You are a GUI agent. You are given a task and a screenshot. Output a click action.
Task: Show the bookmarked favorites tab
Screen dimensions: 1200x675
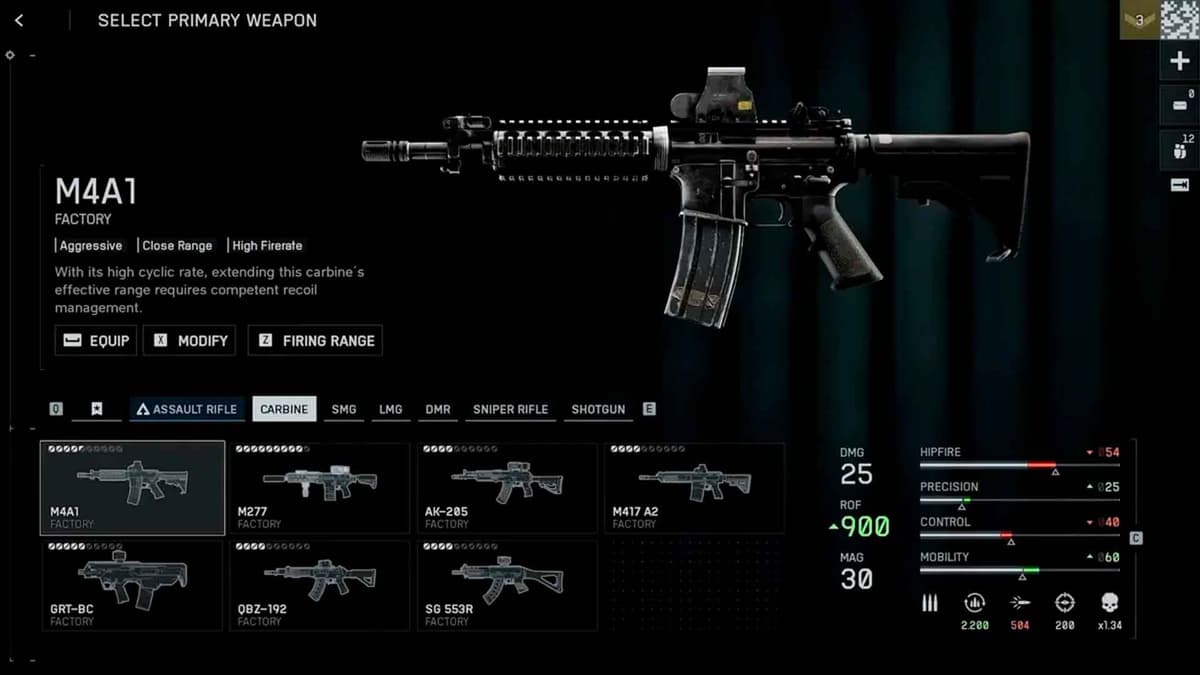[97, 409]
